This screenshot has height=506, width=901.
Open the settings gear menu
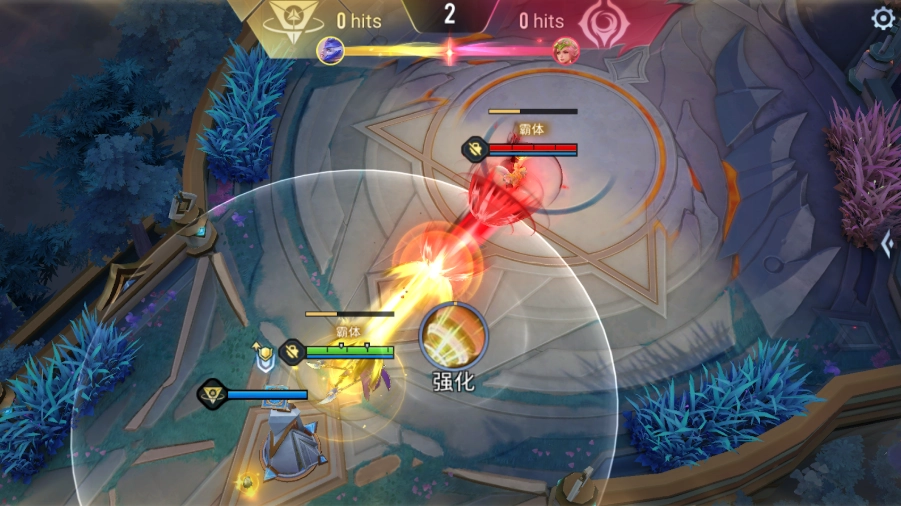882,18
